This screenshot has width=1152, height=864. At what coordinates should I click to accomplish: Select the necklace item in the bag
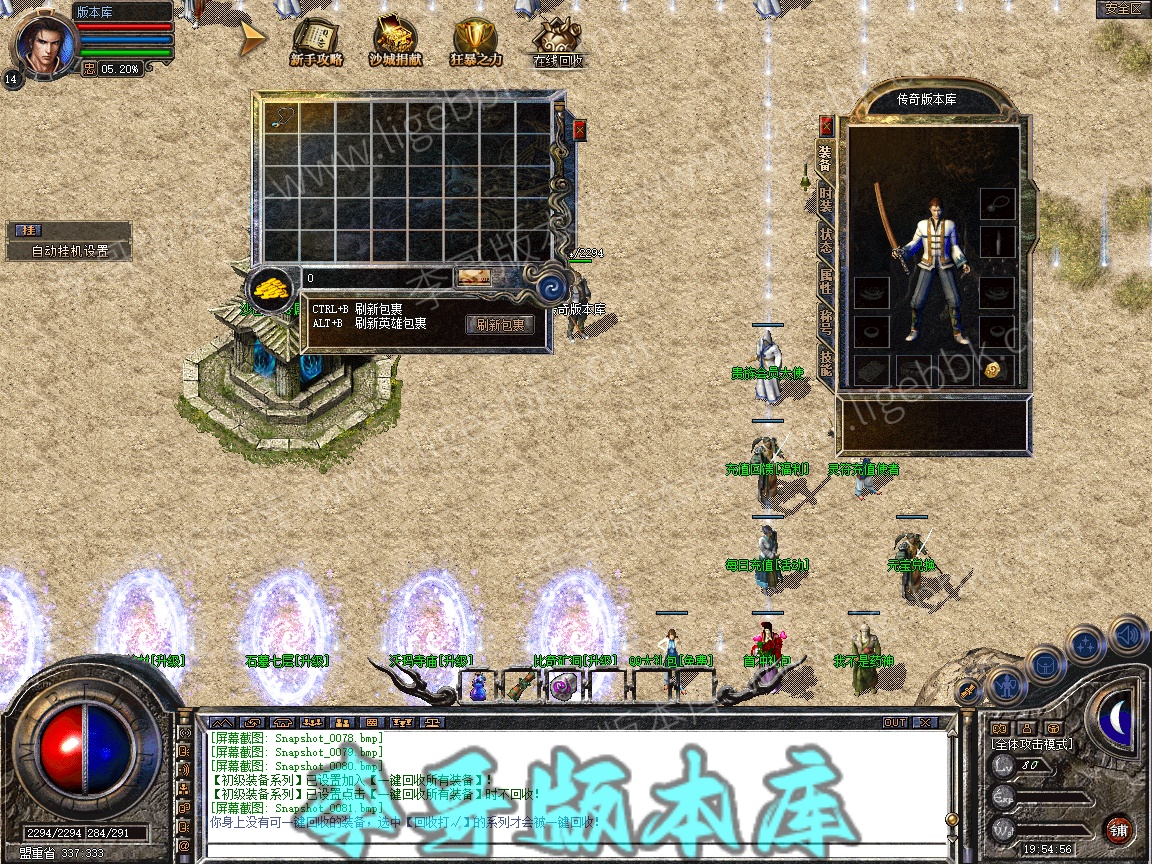pos(282,117)
